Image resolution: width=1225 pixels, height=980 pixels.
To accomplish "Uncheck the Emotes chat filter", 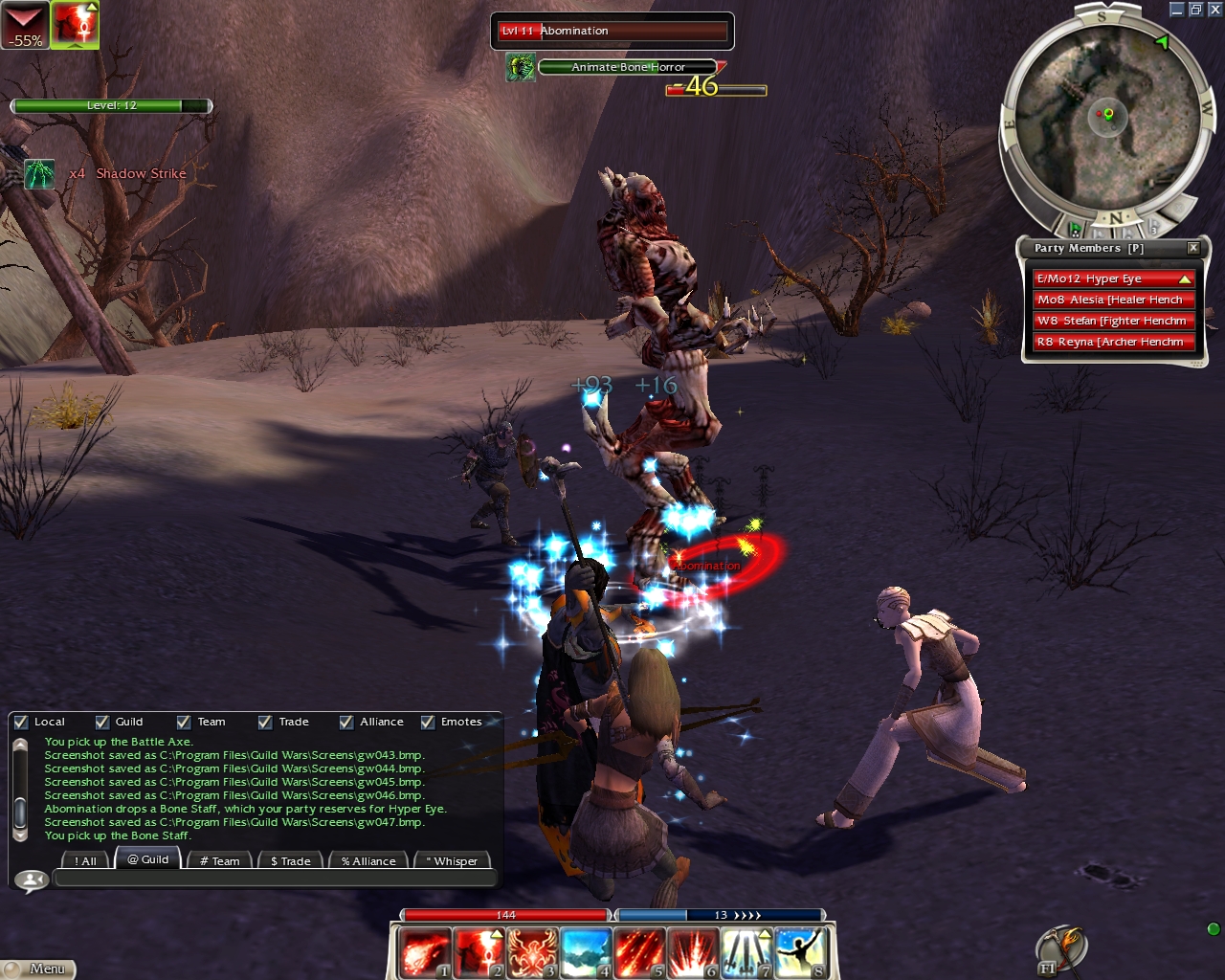I will (x=428, y=723).
